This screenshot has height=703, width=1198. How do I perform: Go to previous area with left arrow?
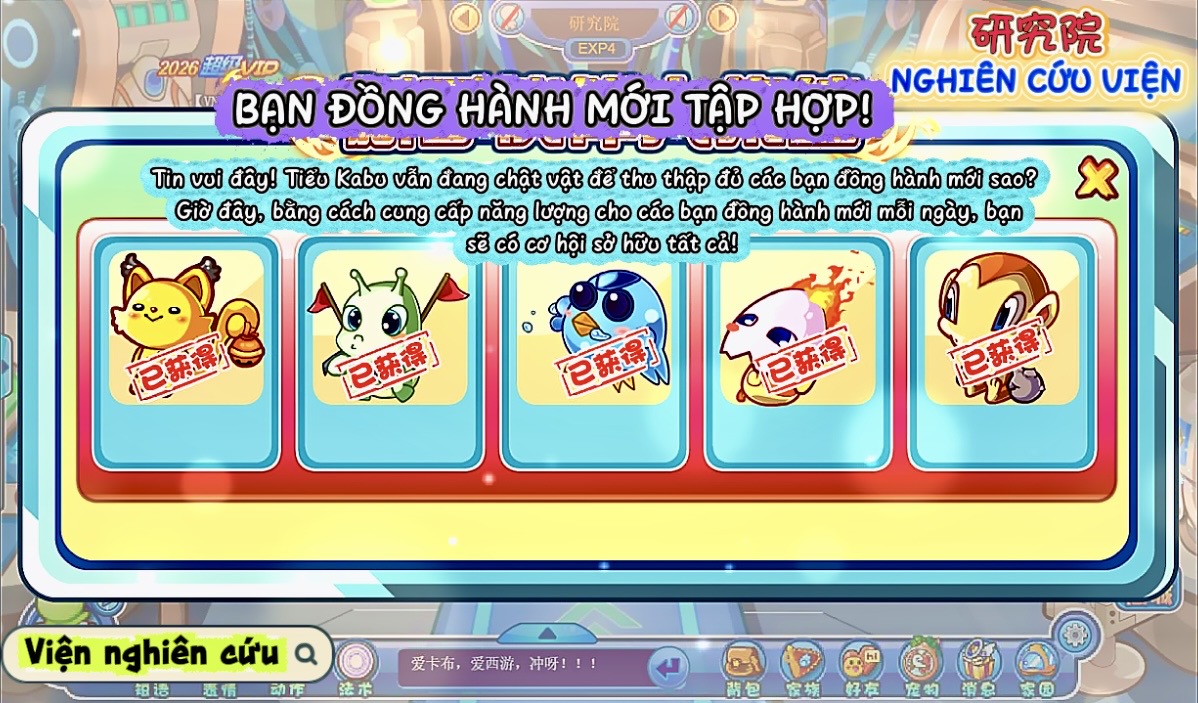click(465, 17)
